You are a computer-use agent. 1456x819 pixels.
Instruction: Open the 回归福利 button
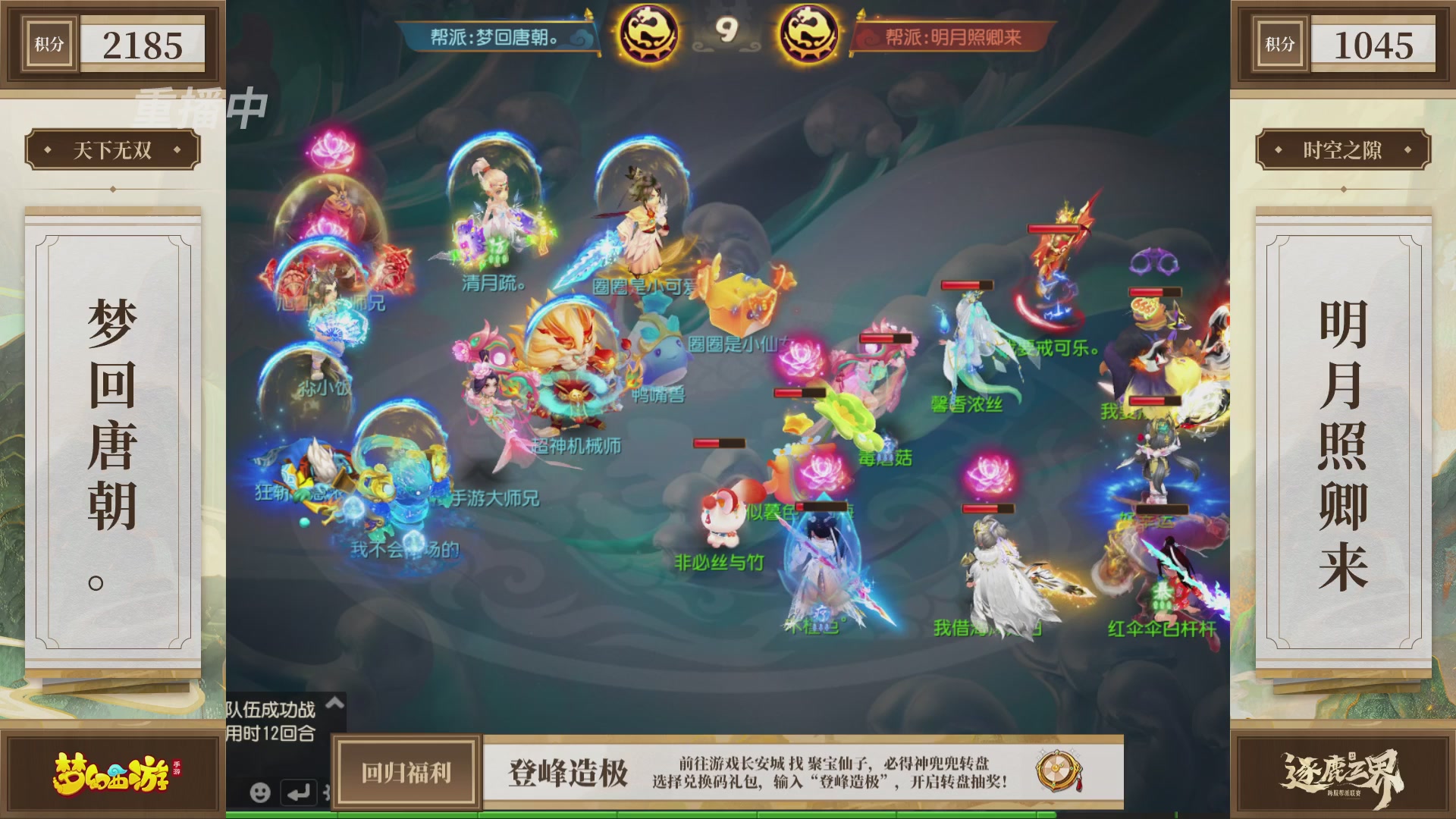[x=406, y=773]
